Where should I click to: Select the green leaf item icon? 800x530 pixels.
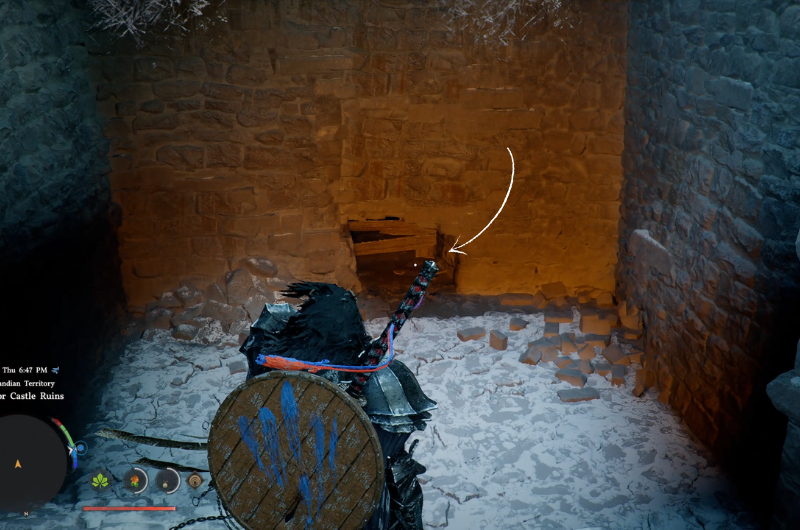pyautogui.click(x=100, y=481)
